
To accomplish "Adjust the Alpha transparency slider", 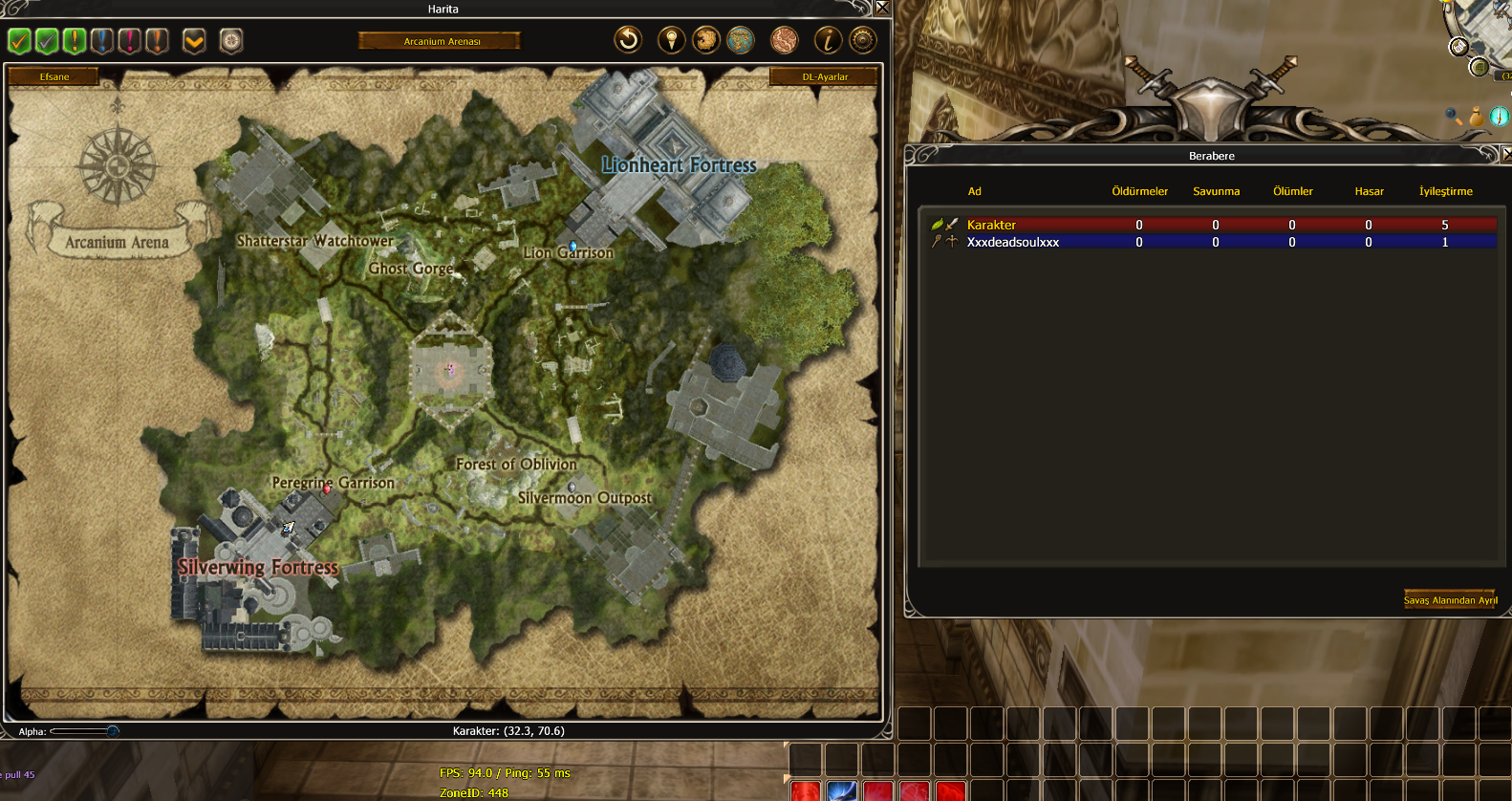I will tap(112, 731).
